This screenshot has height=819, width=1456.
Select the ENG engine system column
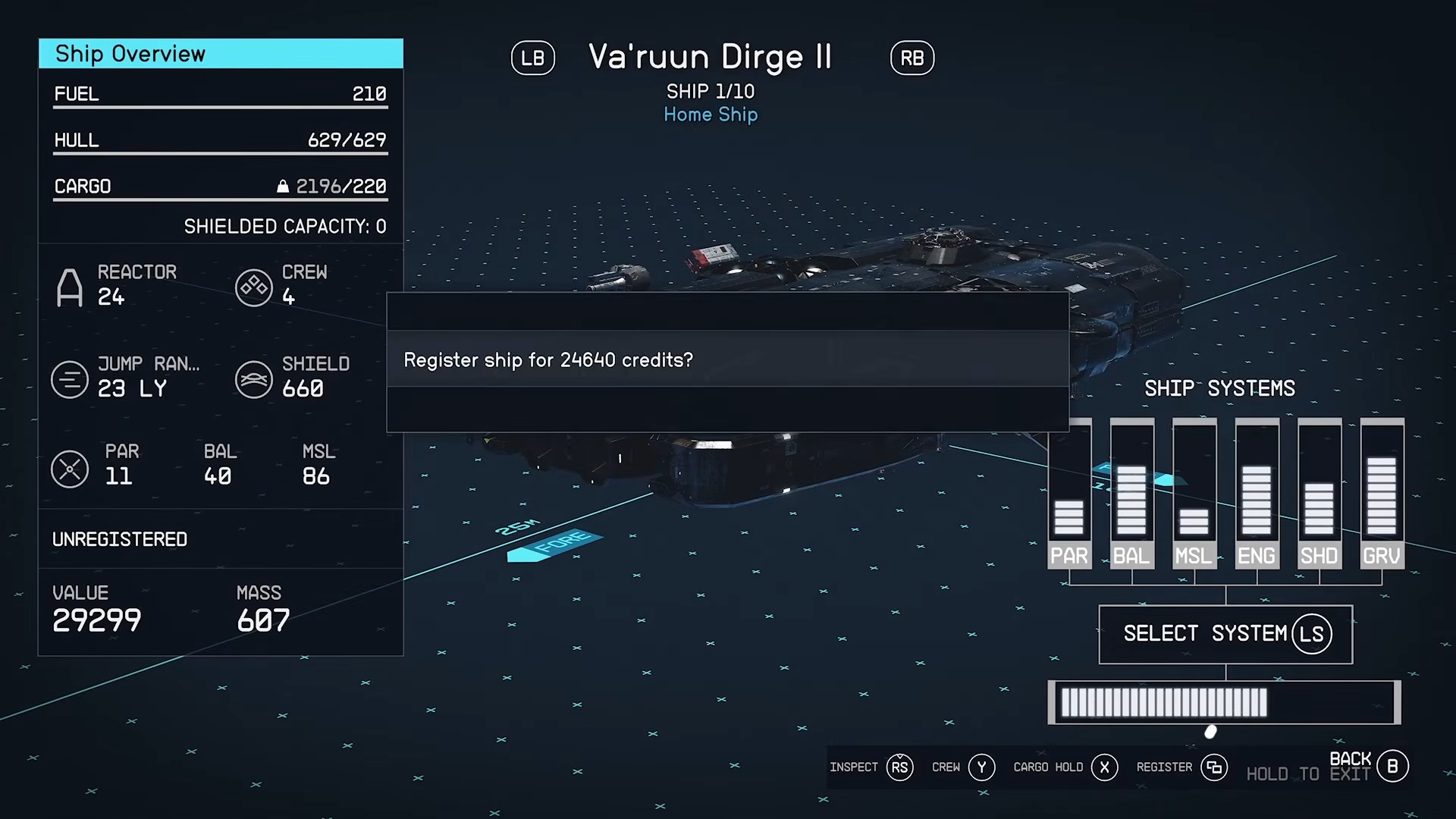pyautogui.click(x=1257, y=493)
